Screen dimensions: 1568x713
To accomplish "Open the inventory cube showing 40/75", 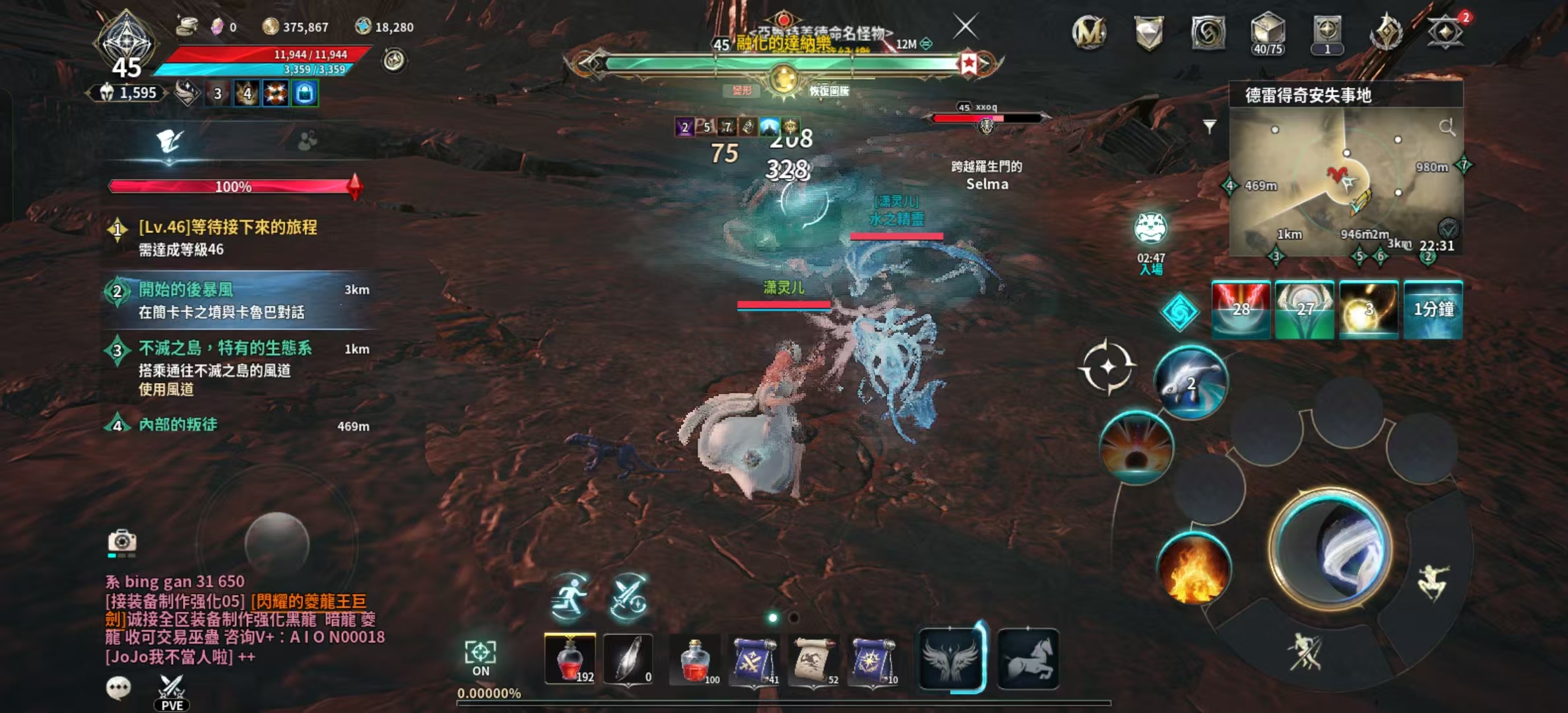I will pos(1268,33).
